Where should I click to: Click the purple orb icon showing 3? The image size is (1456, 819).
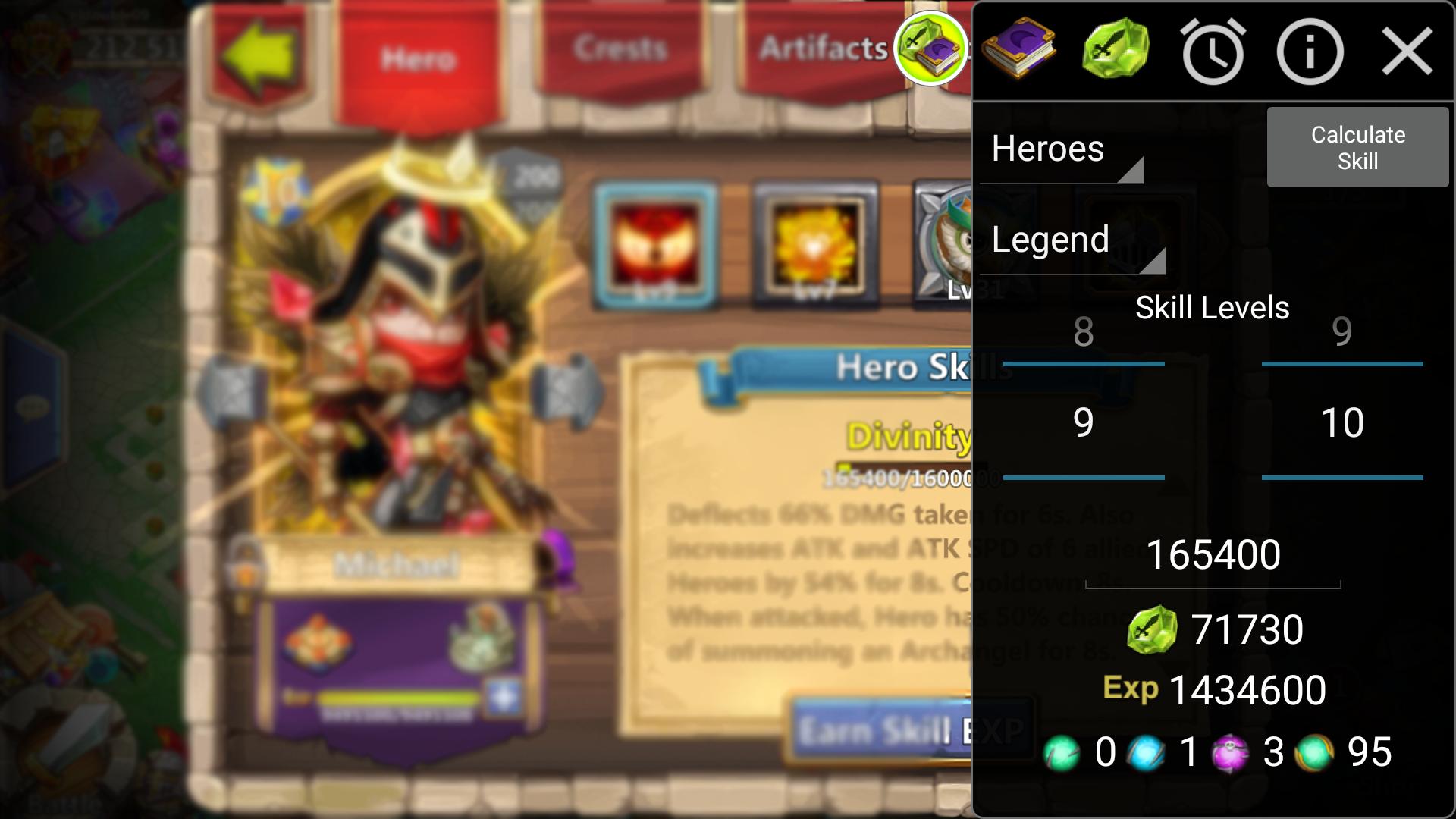tap(1231, 752)
